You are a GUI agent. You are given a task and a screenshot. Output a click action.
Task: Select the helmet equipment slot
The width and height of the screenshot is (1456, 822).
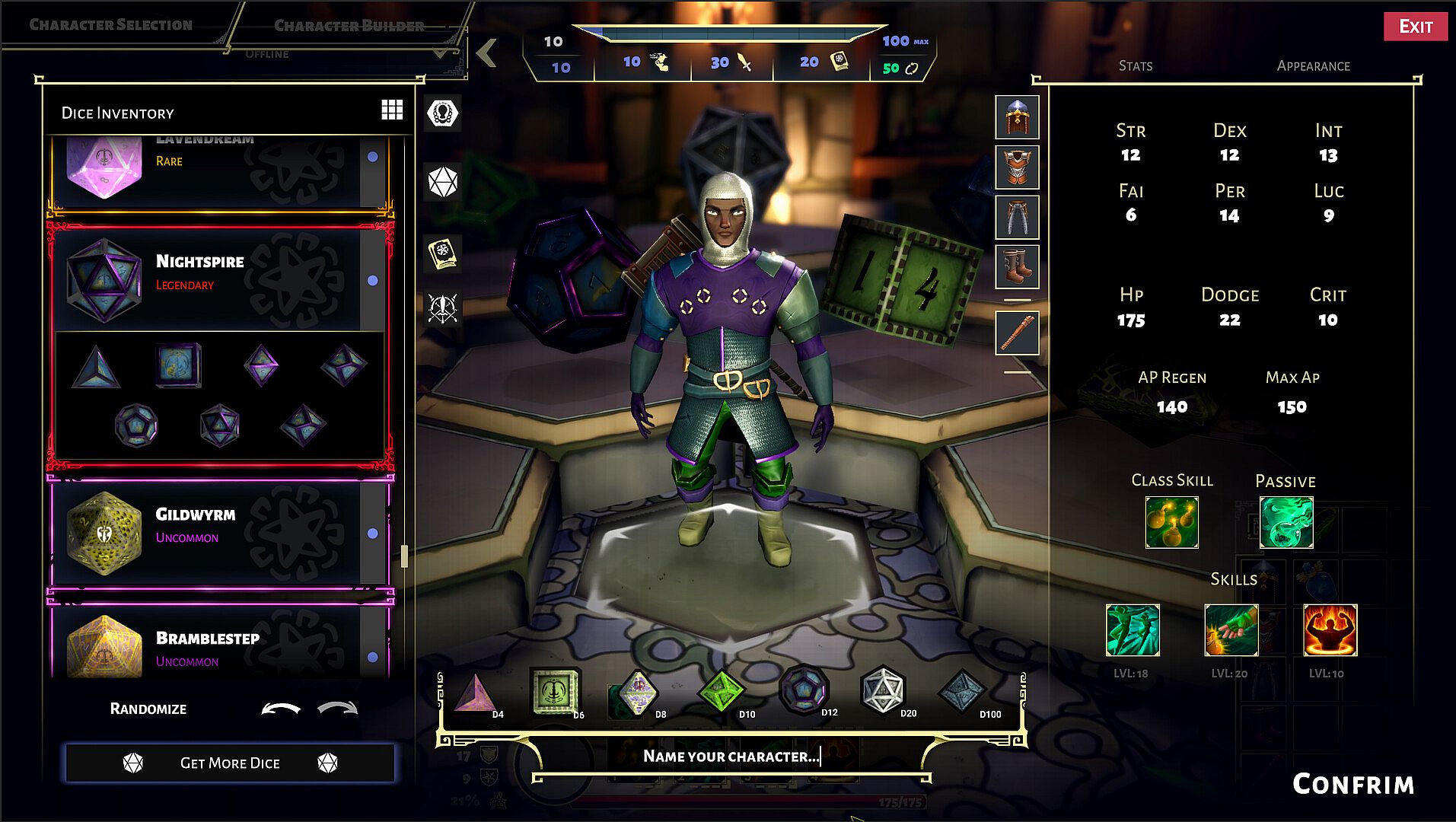click(x=1017, y=118)
